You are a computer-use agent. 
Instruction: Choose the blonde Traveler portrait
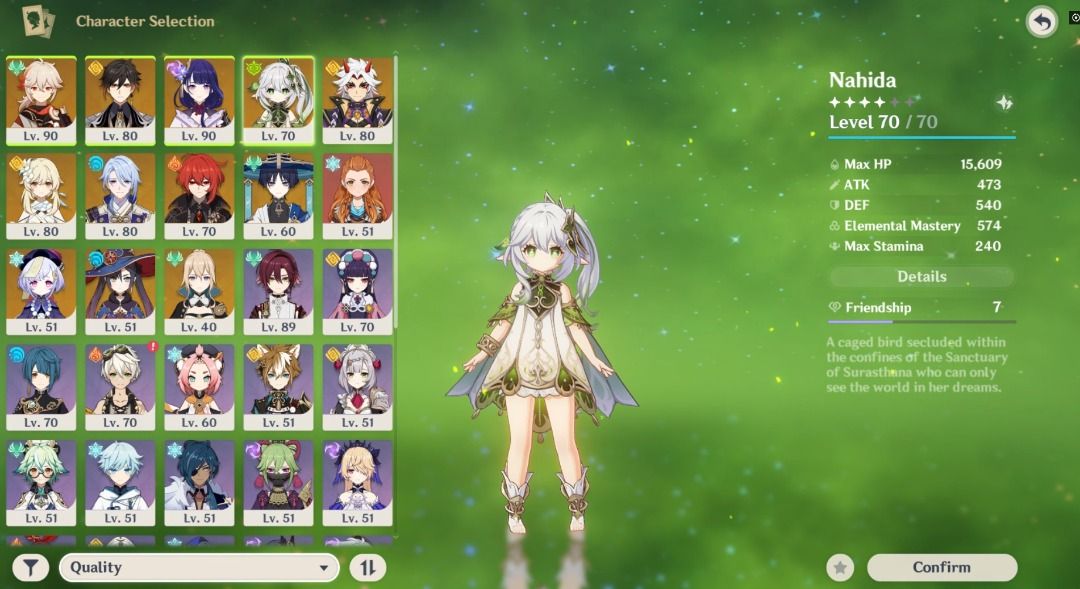(41, 196)
